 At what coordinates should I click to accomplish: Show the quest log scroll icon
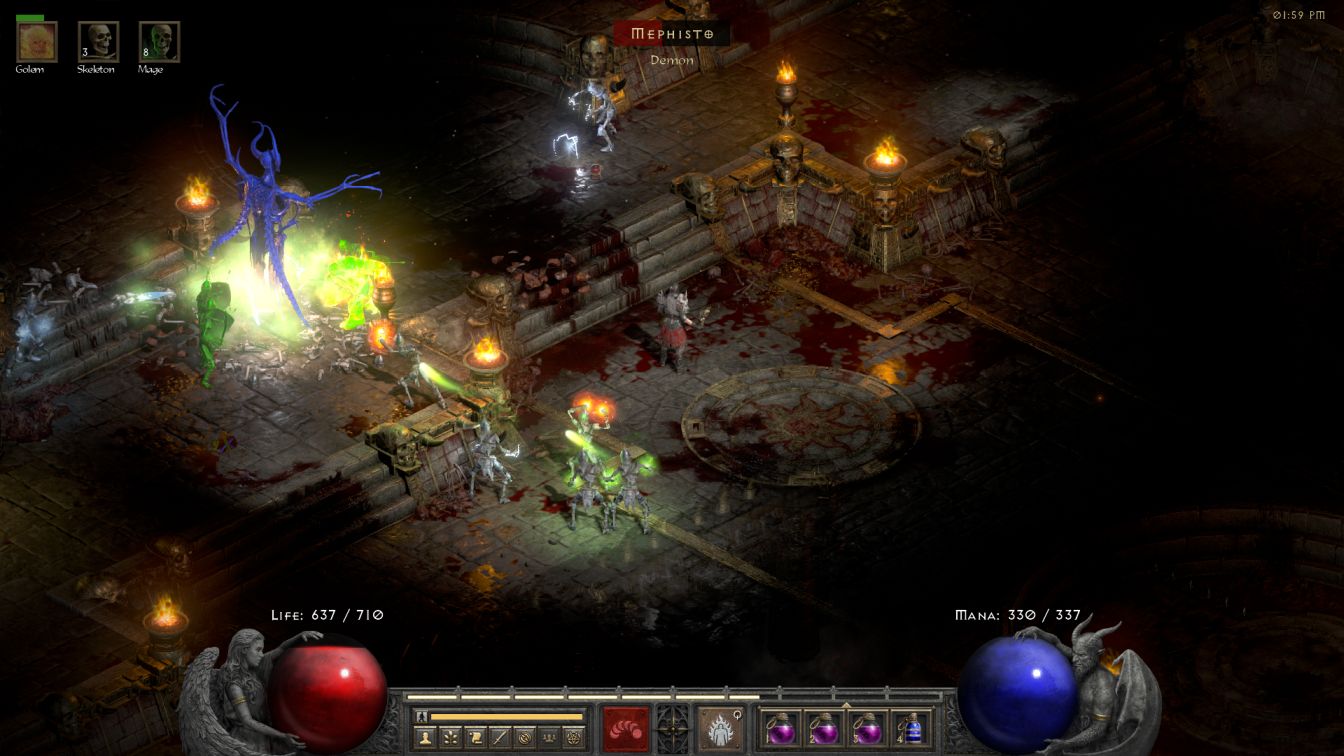(474, 738)
